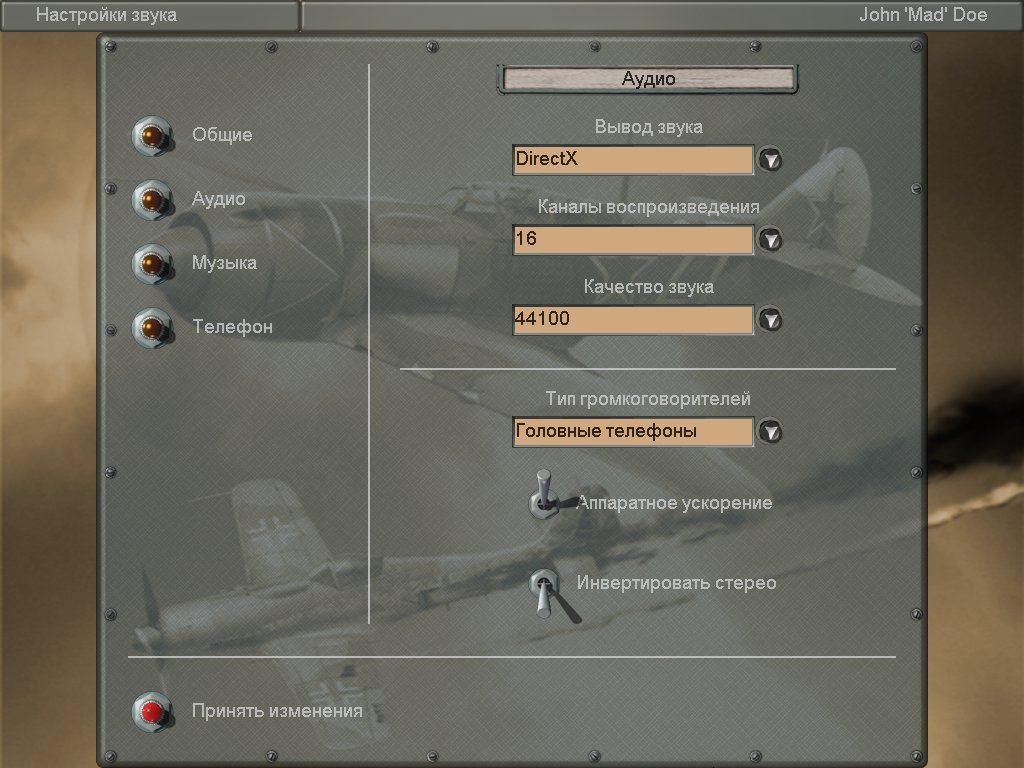1024x768 pixels.
Task: Apply settings with Принять изменения
Action: [x=152, y=711]
